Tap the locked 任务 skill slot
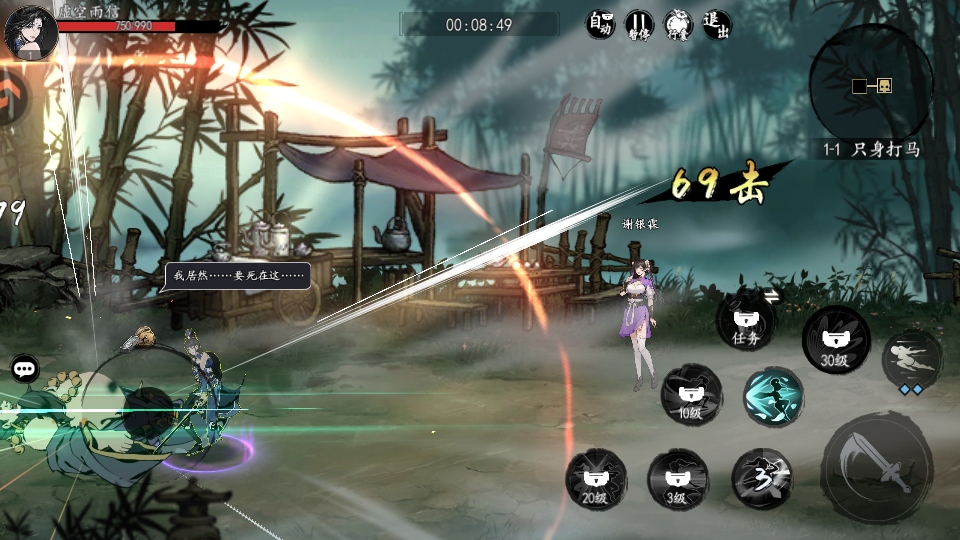Image resolution: width=960 pixels, height=540 pixels. [x=746, y=319]
